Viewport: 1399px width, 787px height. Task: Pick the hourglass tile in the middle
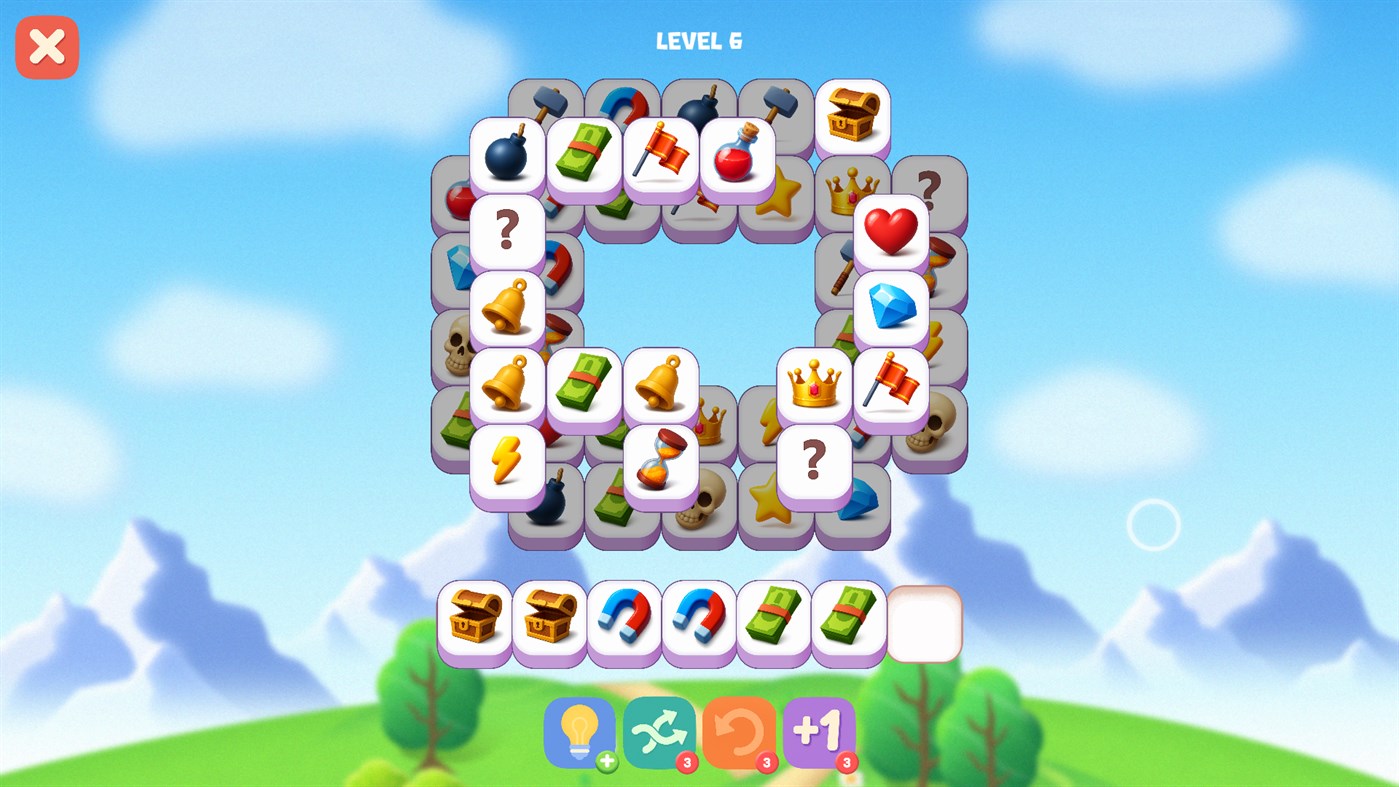[661, 460]
